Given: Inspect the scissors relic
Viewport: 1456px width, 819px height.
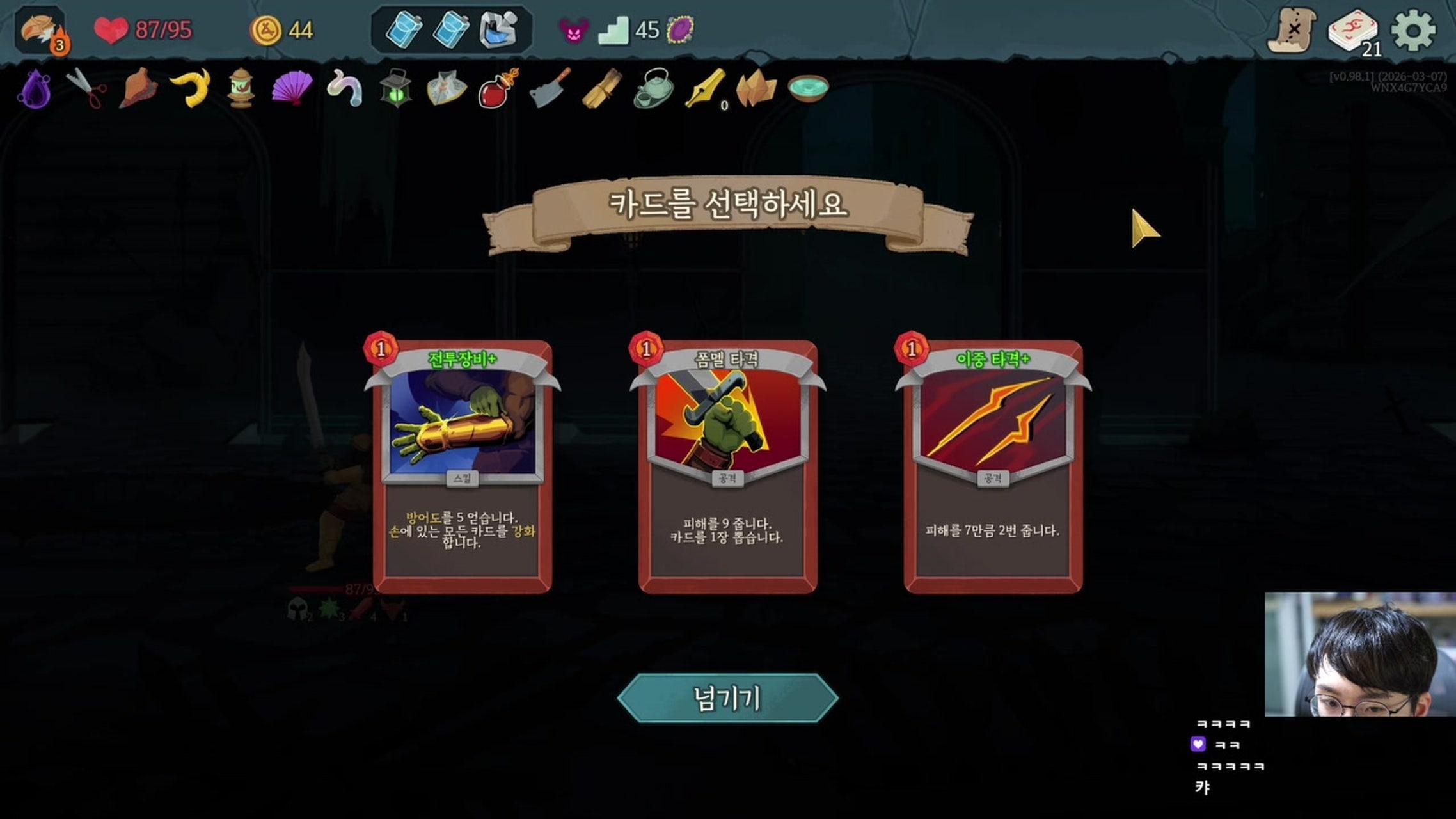Looking at the screenshot, I should pos(87,88).
